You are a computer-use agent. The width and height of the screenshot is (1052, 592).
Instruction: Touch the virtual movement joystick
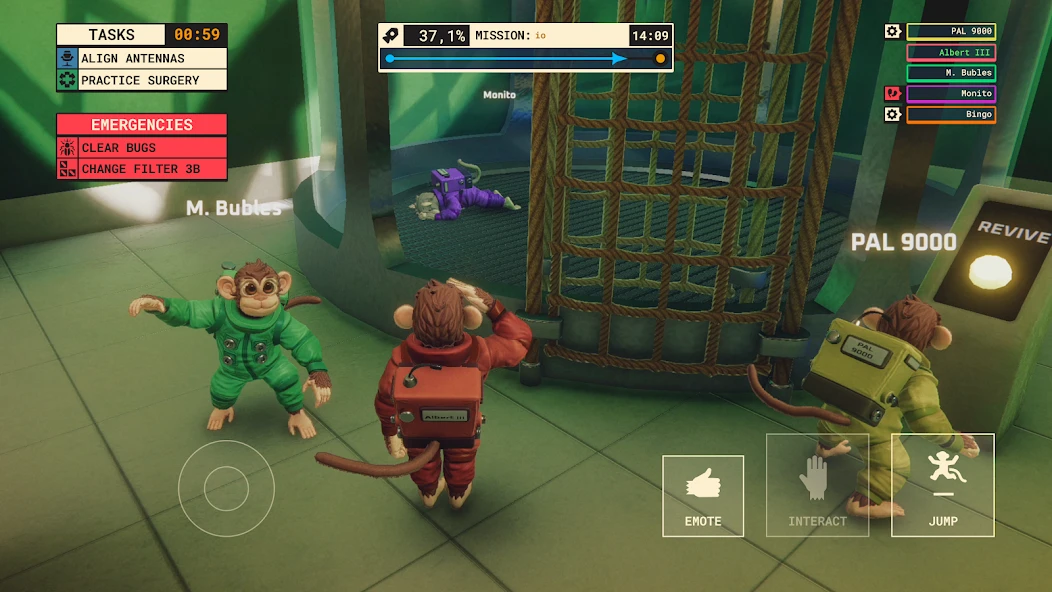[x=226, y=488]
